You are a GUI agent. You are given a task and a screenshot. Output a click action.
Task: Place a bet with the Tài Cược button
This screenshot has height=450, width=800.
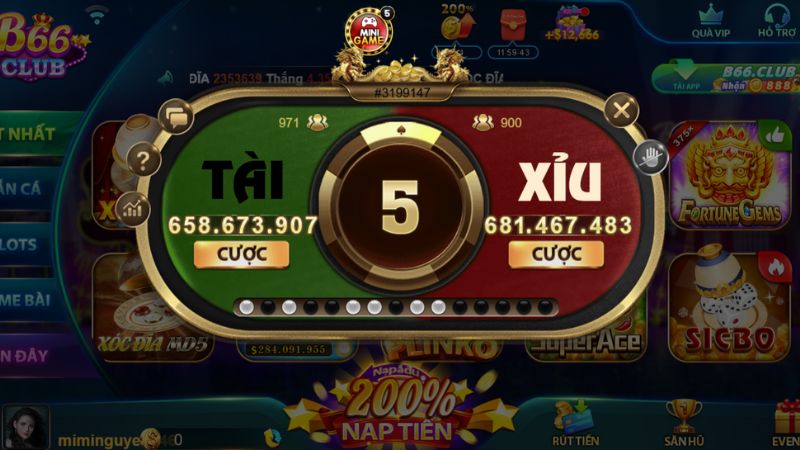[x=241, y=254]
